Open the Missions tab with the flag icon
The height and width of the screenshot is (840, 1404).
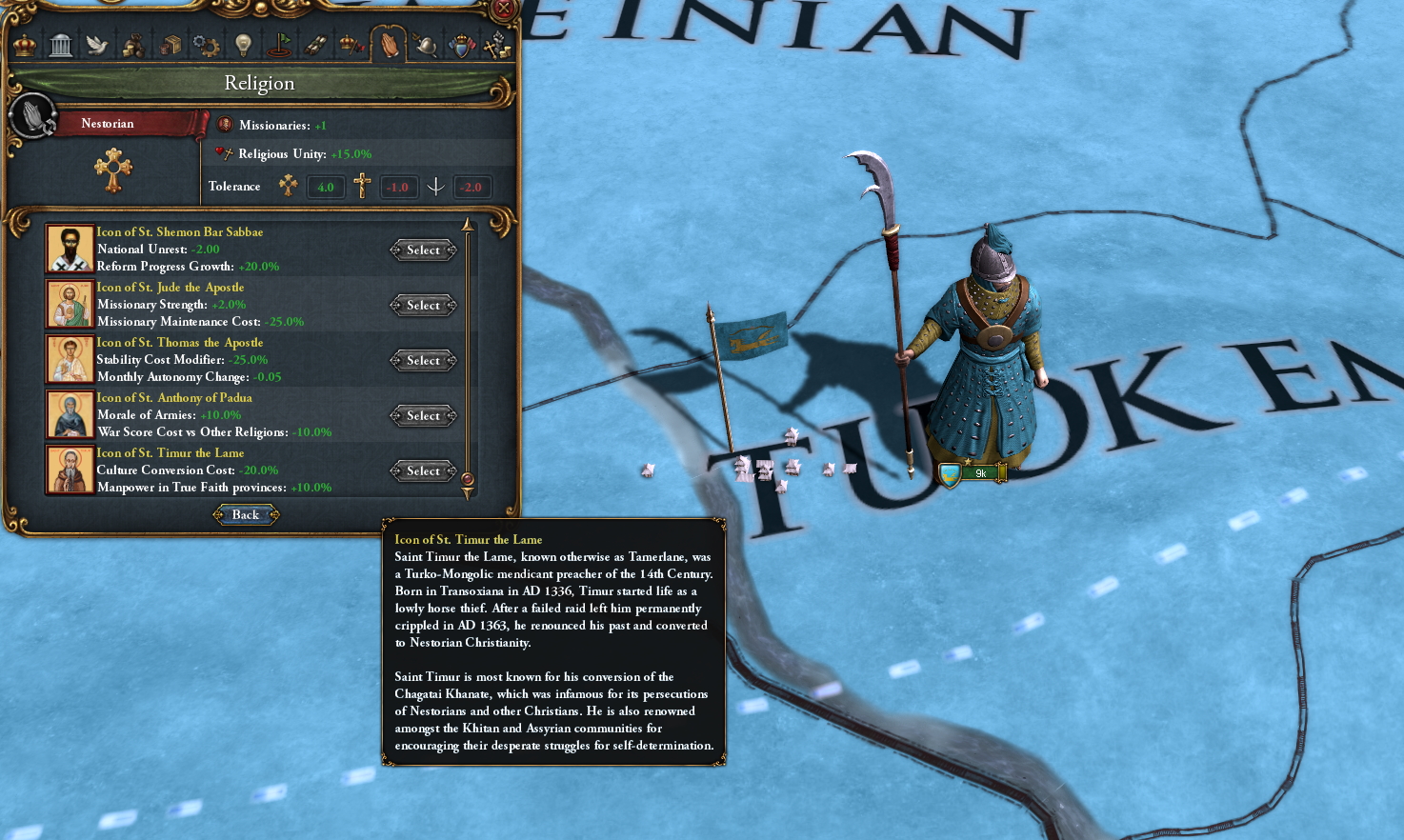point(280,45)
